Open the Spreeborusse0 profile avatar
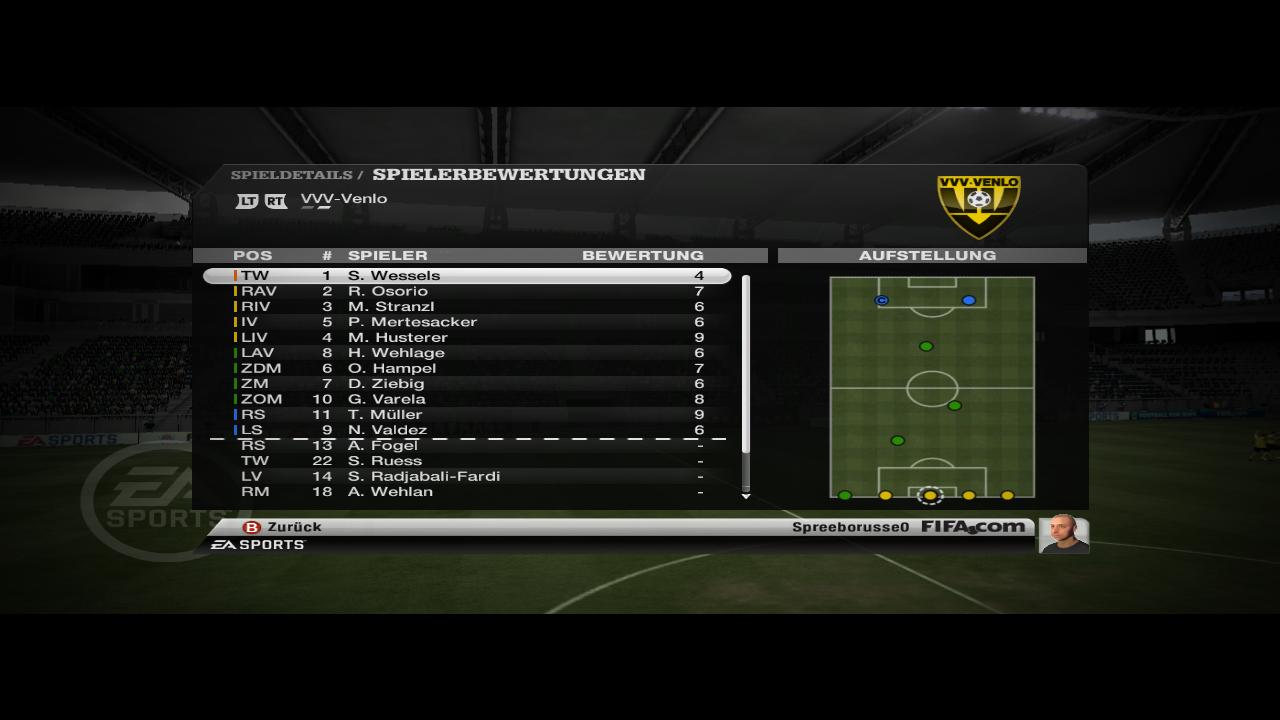Screen dimensions: 1280x720 pos(1062,534)
